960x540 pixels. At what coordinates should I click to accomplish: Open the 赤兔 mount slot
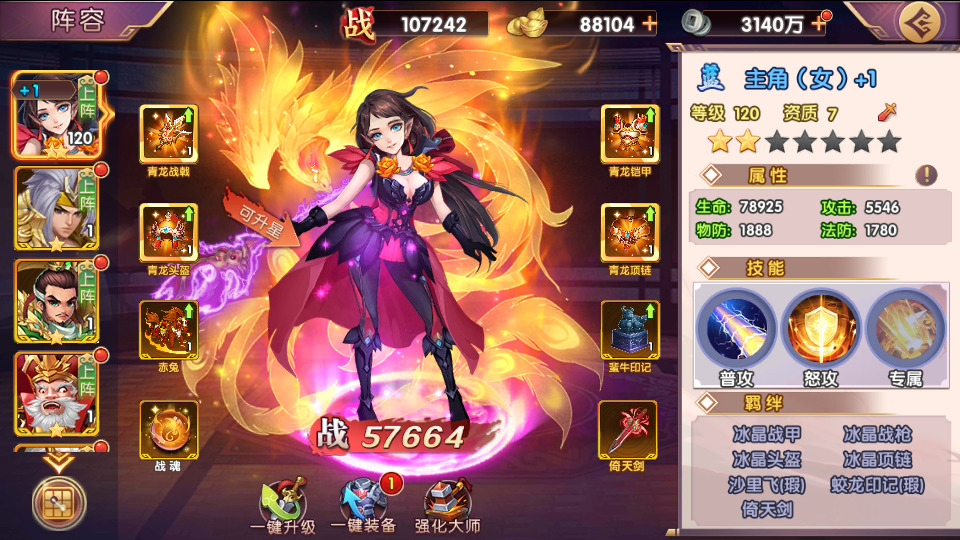click(169, 330)
